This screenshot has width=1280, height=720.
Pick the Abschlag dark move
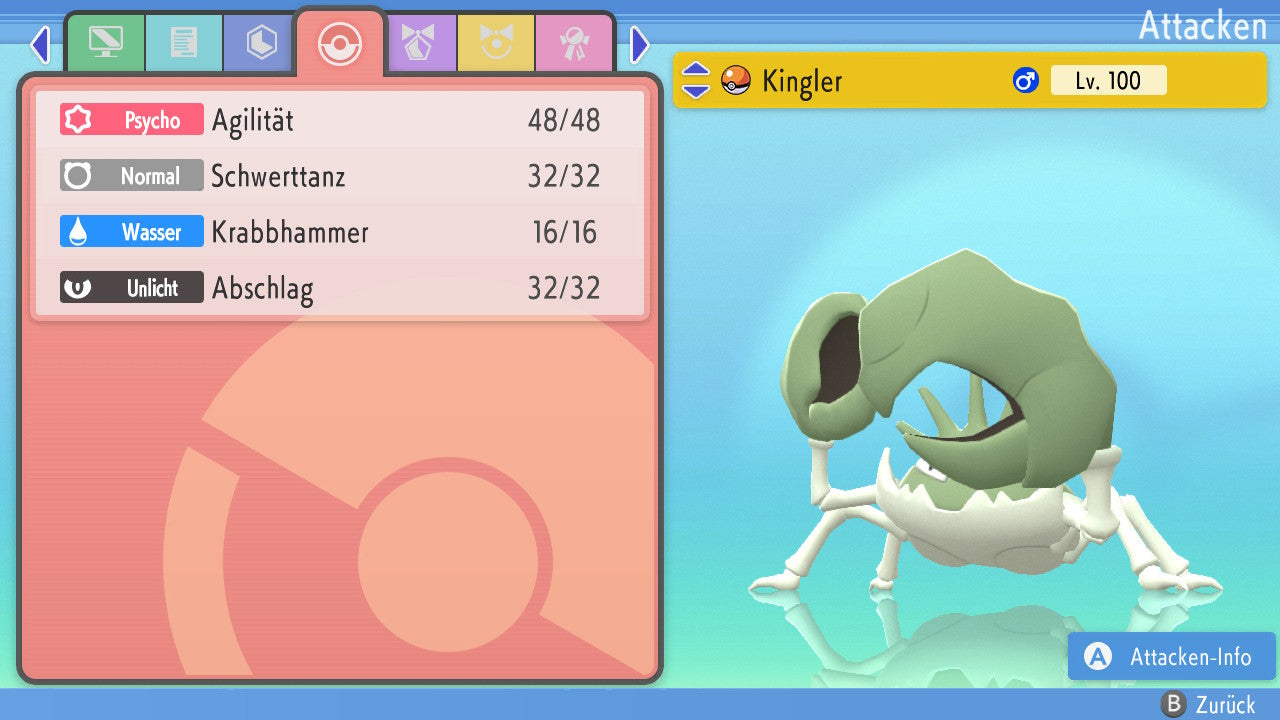340,288
